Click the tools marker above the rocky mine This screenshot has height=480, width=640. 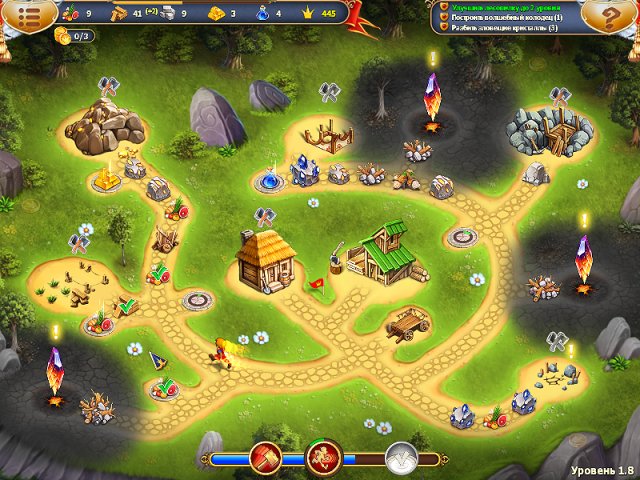[108, 85]
